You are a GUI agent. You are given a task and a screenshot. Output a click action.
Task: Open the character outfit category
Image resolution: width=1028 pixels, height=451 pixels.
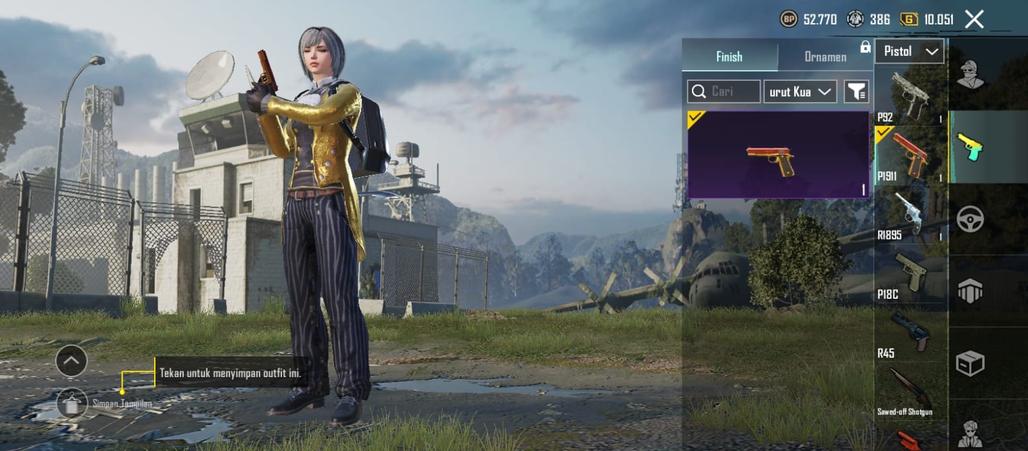969,74
